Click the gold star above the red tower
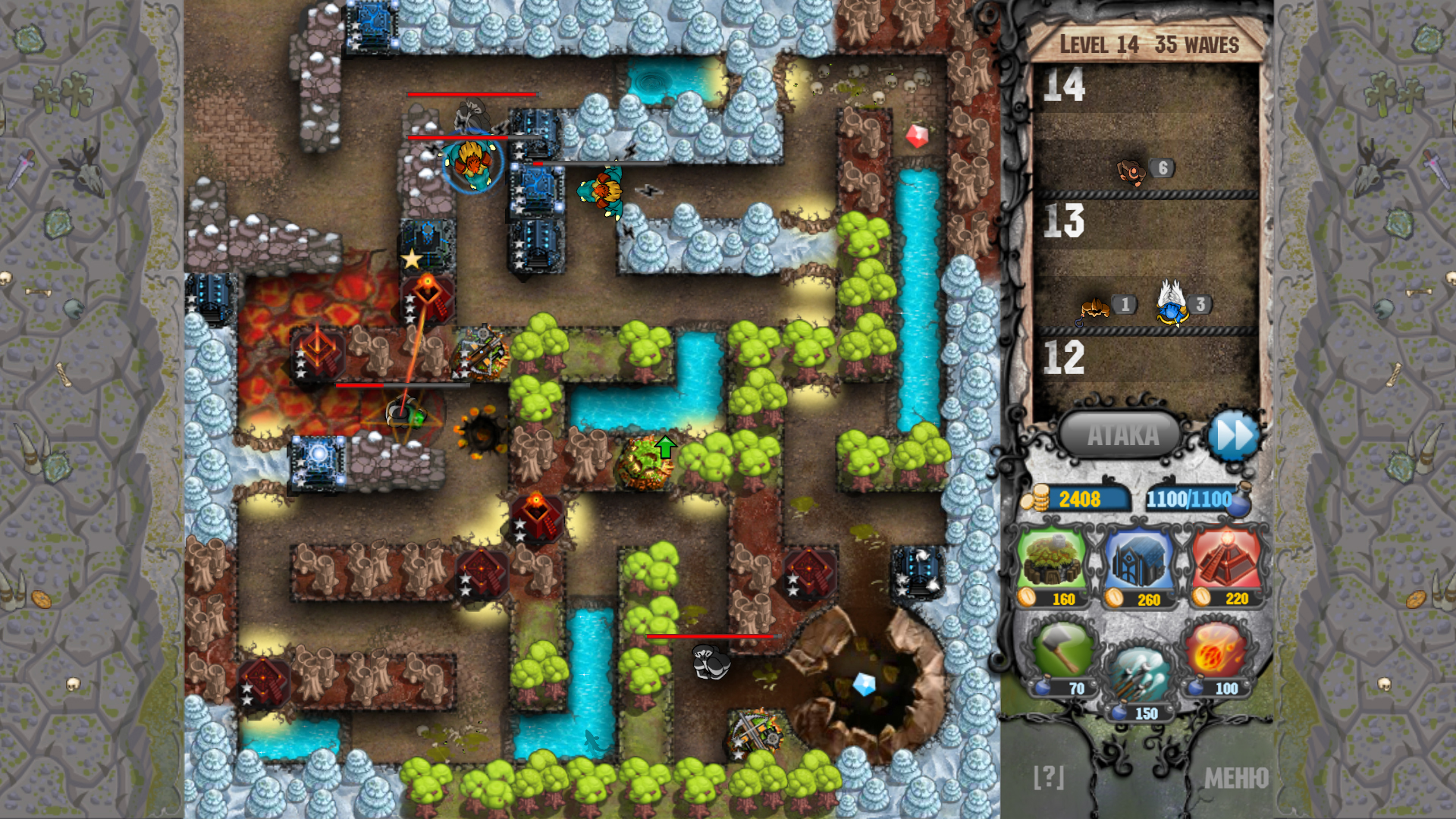1456x819 pixels. (x=410, y=260)
